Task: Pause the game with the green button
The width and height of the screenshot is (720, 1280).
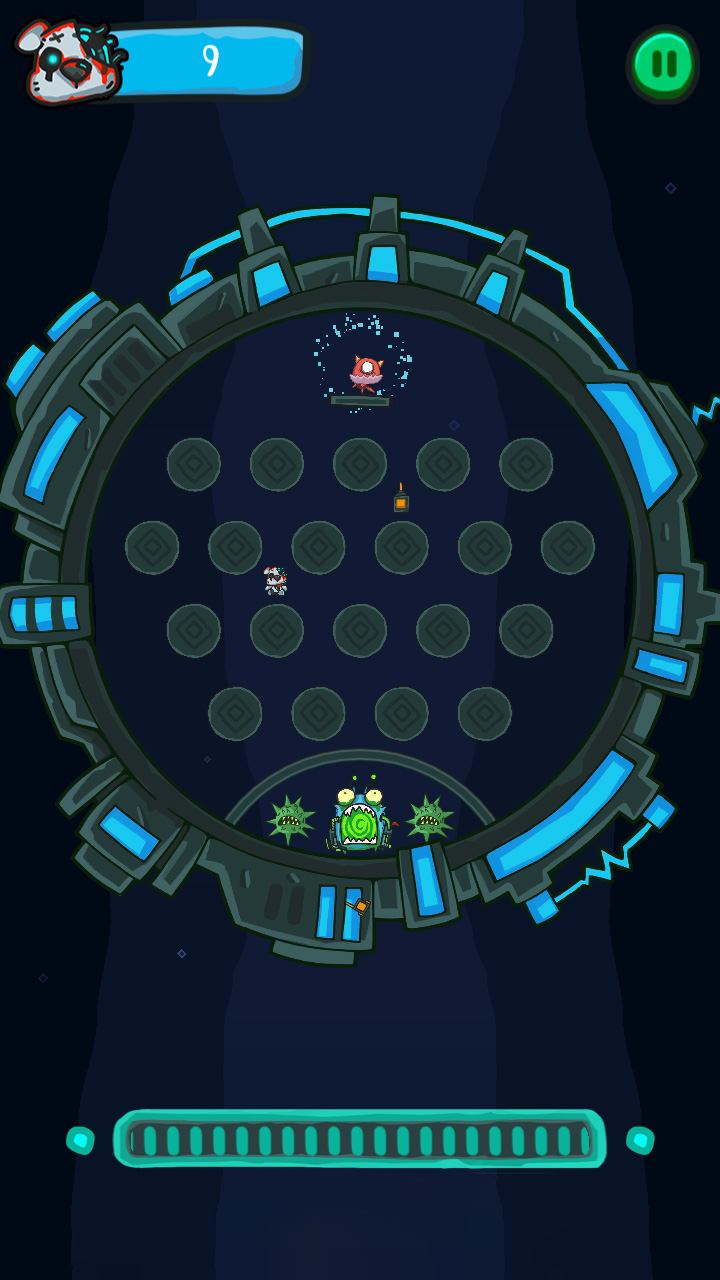Action: [663, 64]
